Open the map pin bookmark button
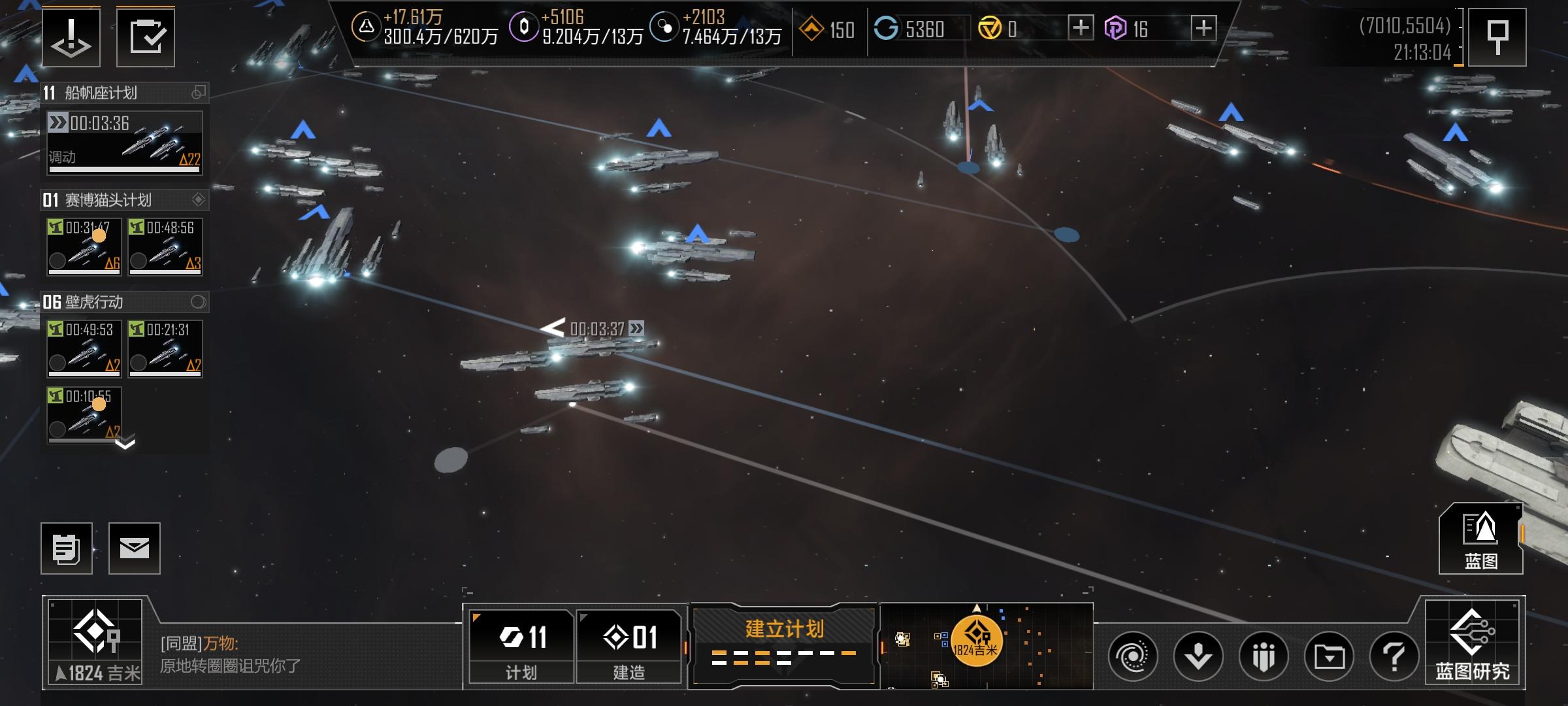The height and width of the screenshot is (706, 1568). click(1497, 37)
